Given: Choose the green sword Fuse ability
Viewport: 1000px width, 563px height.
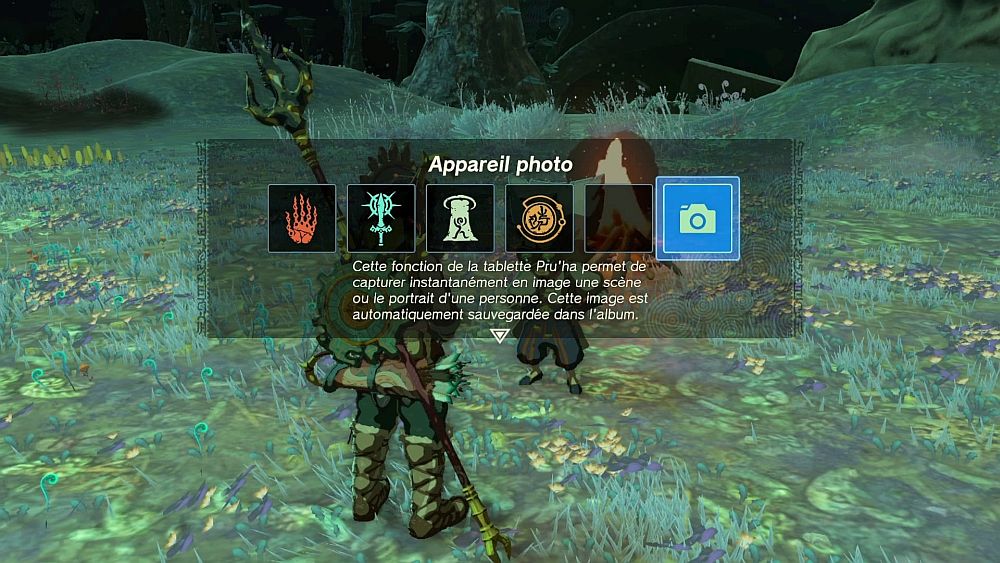Looking at the screenshot, I should click(x=381, y=218).
